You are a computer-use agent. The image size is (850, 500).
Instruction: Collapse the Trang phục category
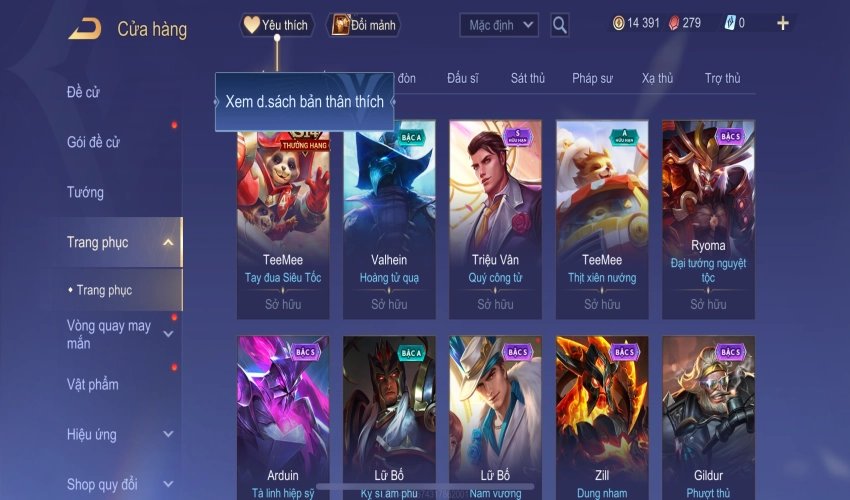tap(168, 242)
